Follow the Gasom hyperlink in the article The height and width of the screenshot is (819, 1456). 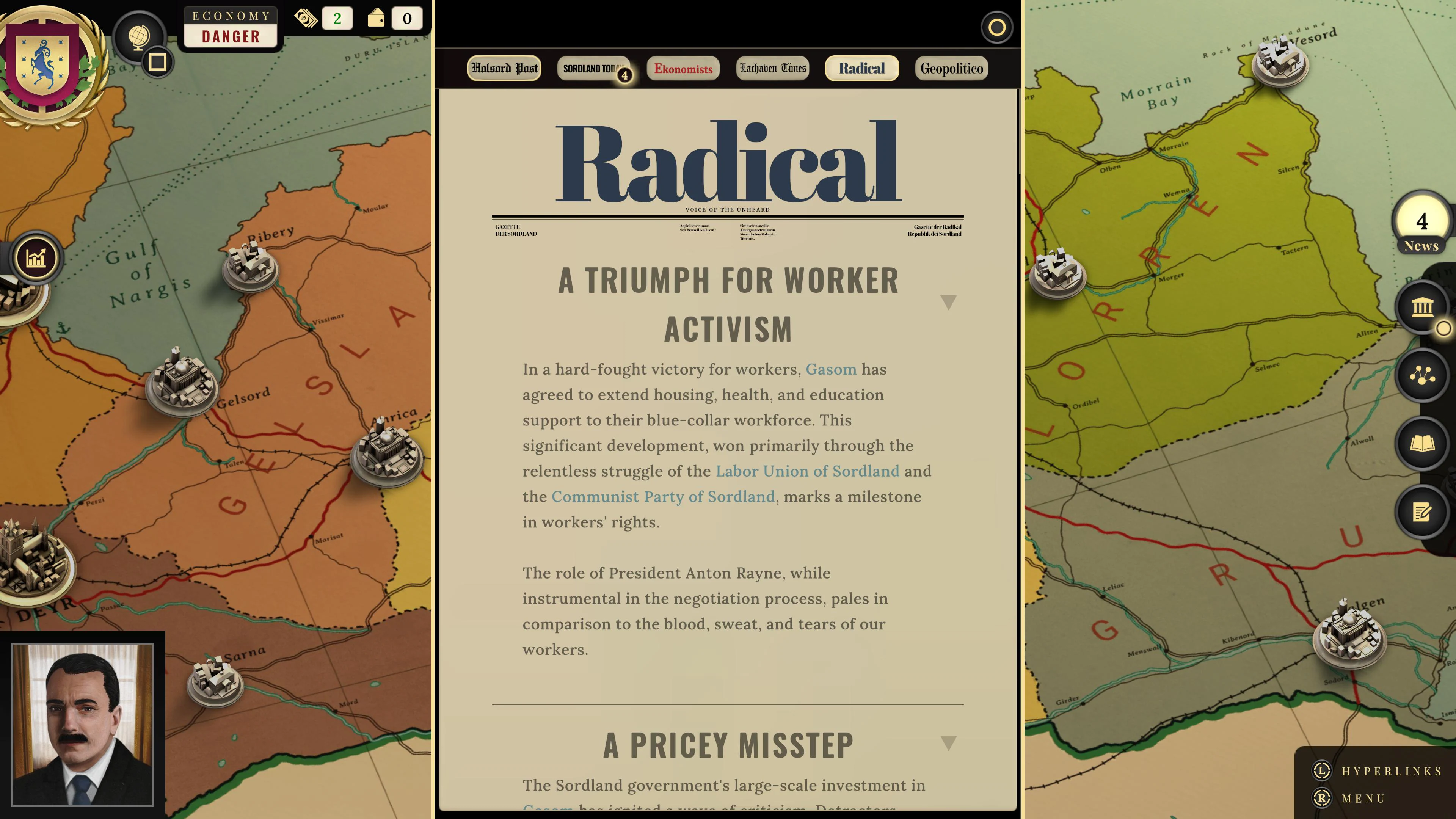click(831, 369)
